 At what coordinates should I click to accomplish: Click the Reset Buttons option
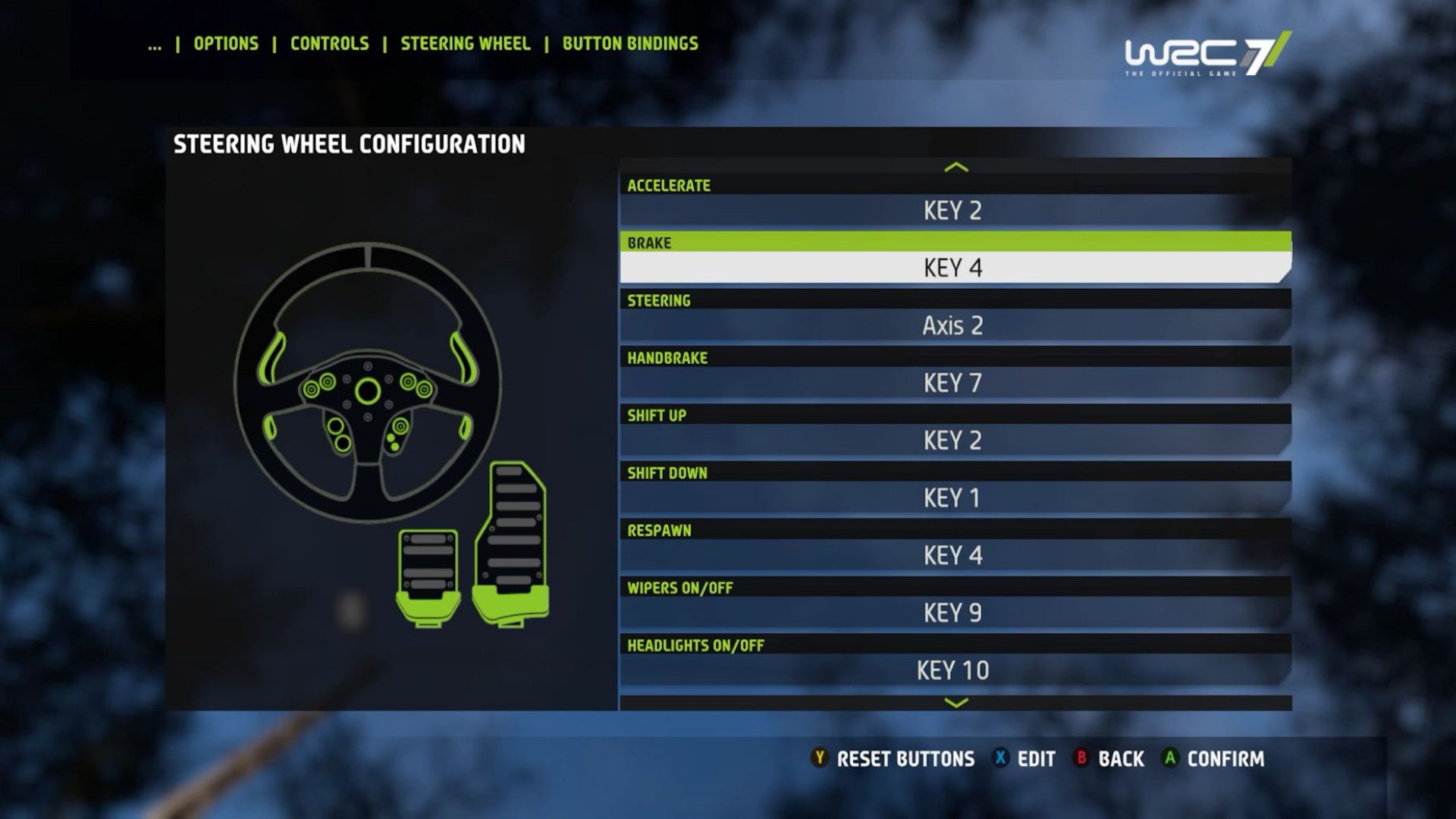click(x=893, y=759)
